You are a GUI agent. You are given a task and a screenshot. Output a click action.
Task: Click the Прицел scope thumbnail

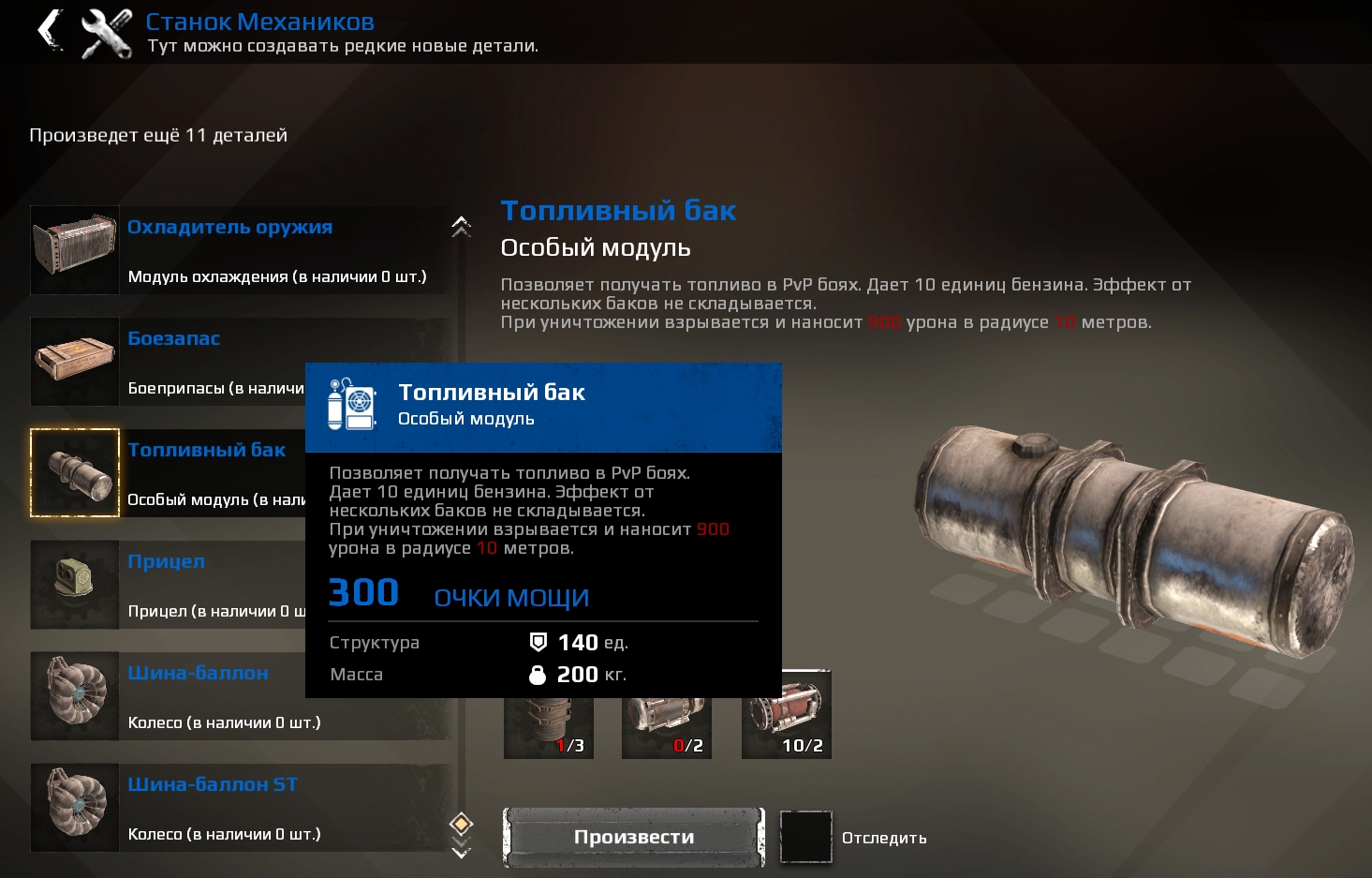pos(74,585)
